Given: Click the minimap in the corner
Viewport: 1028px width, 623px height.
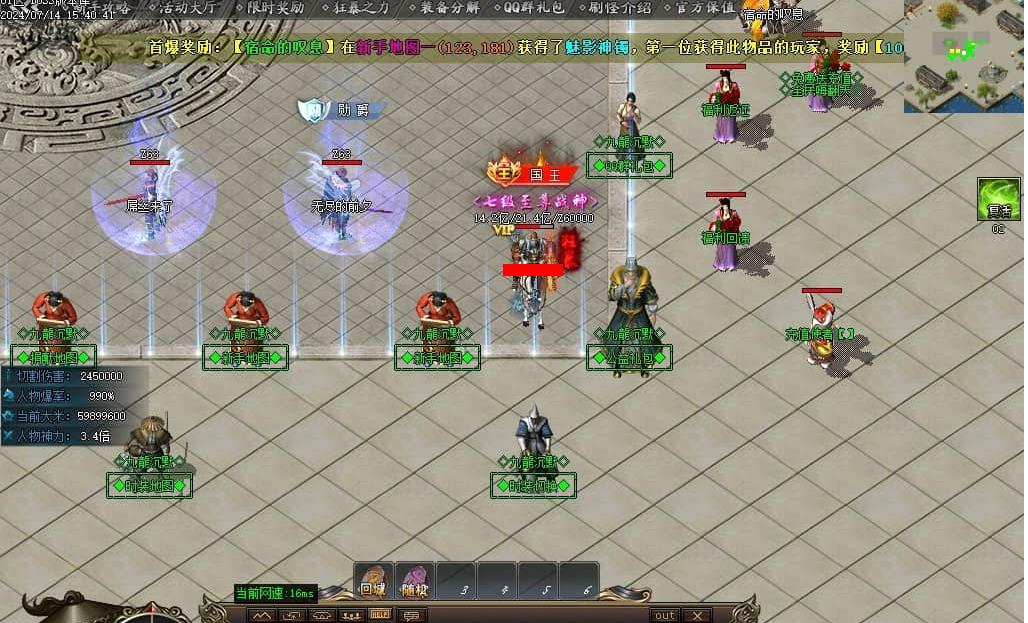Looking at the screenshot, I should point(964,56).
